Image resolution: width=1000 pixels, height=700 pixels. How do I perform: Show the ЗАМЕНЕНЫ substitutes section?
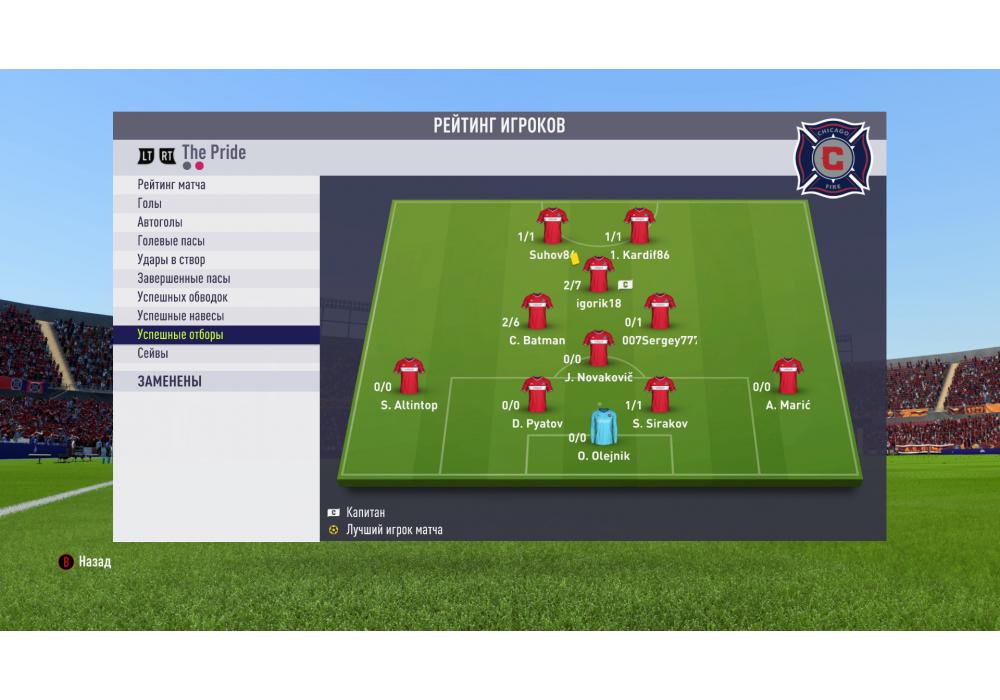[216, 381]
